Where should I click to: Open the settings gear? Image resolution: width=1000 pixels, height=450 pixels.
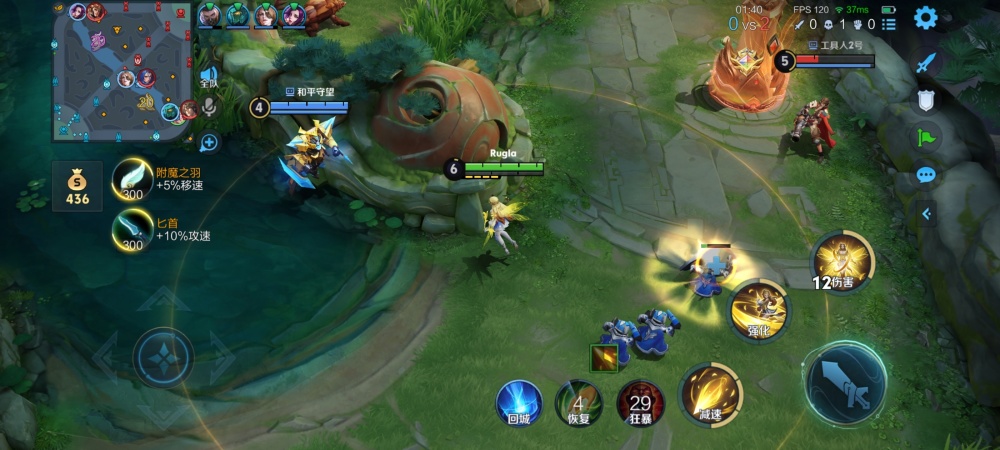(x=926, y=17)
